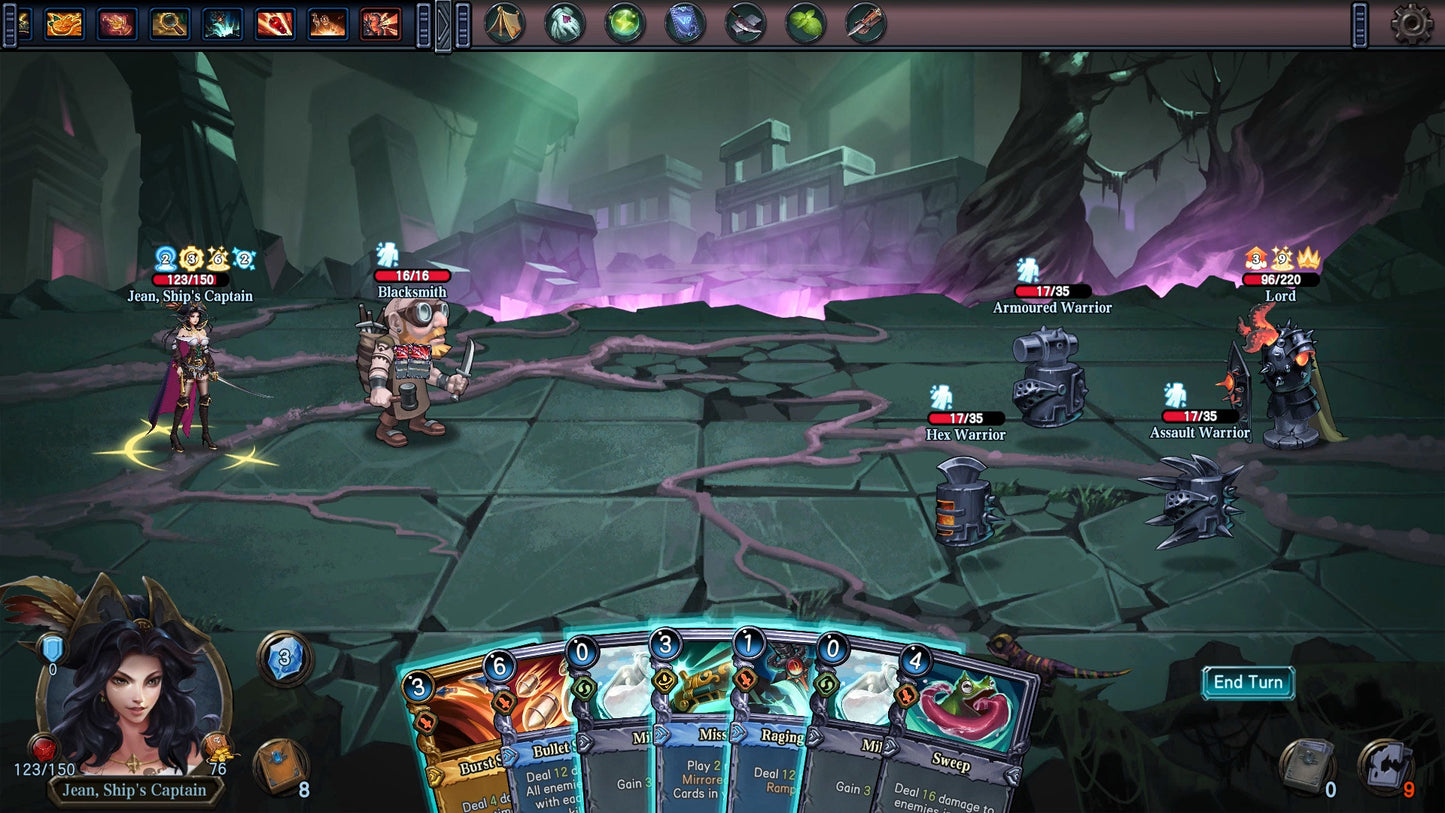Click the tent relic icon
Screen dimensions: 1445x813
coord(505,23)
